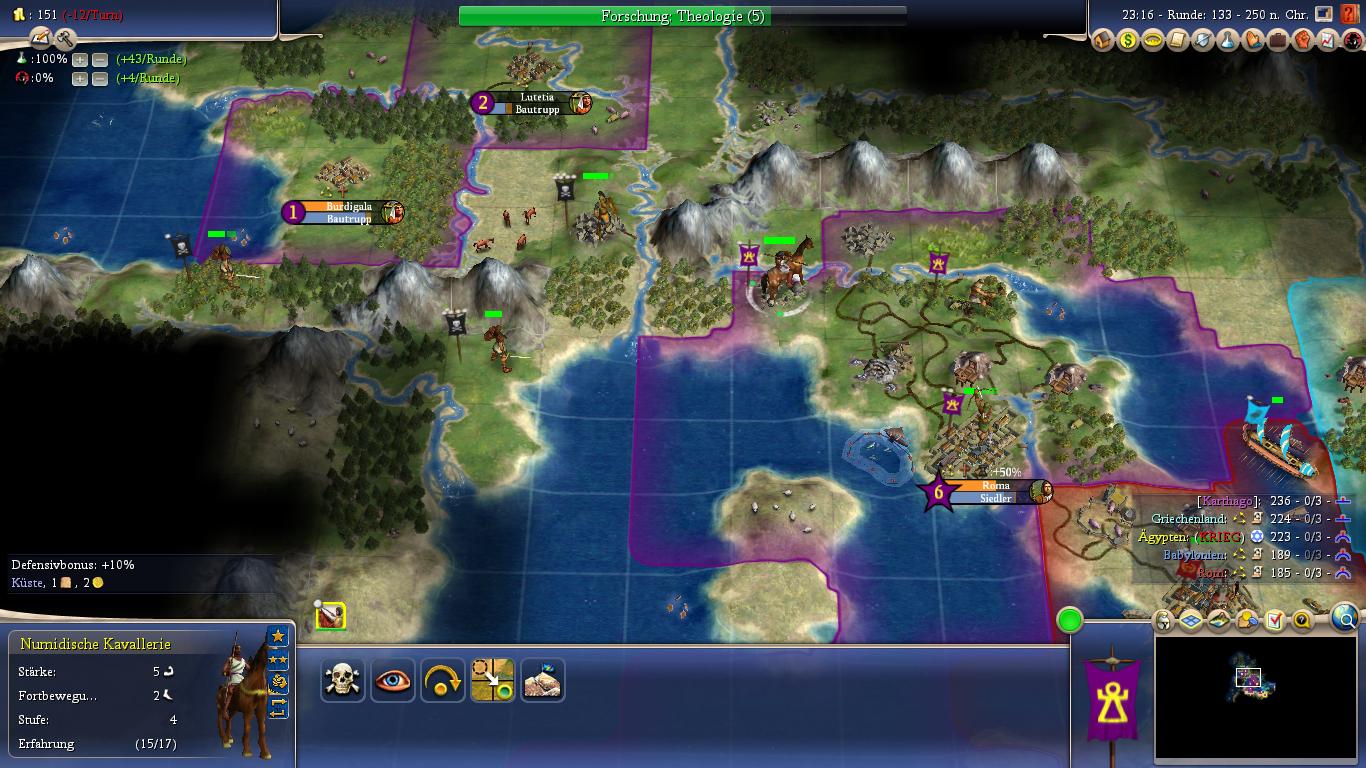
Task: Activate the eye sentry unit command
Action: click(393, 680)
